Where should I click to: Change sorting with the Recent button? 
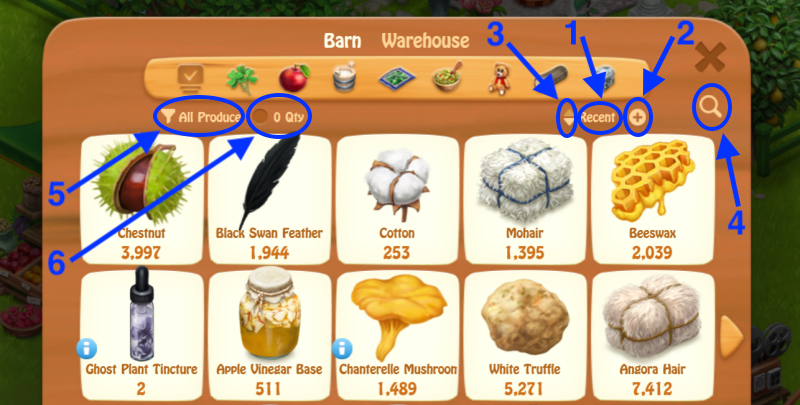pos(599,117)
